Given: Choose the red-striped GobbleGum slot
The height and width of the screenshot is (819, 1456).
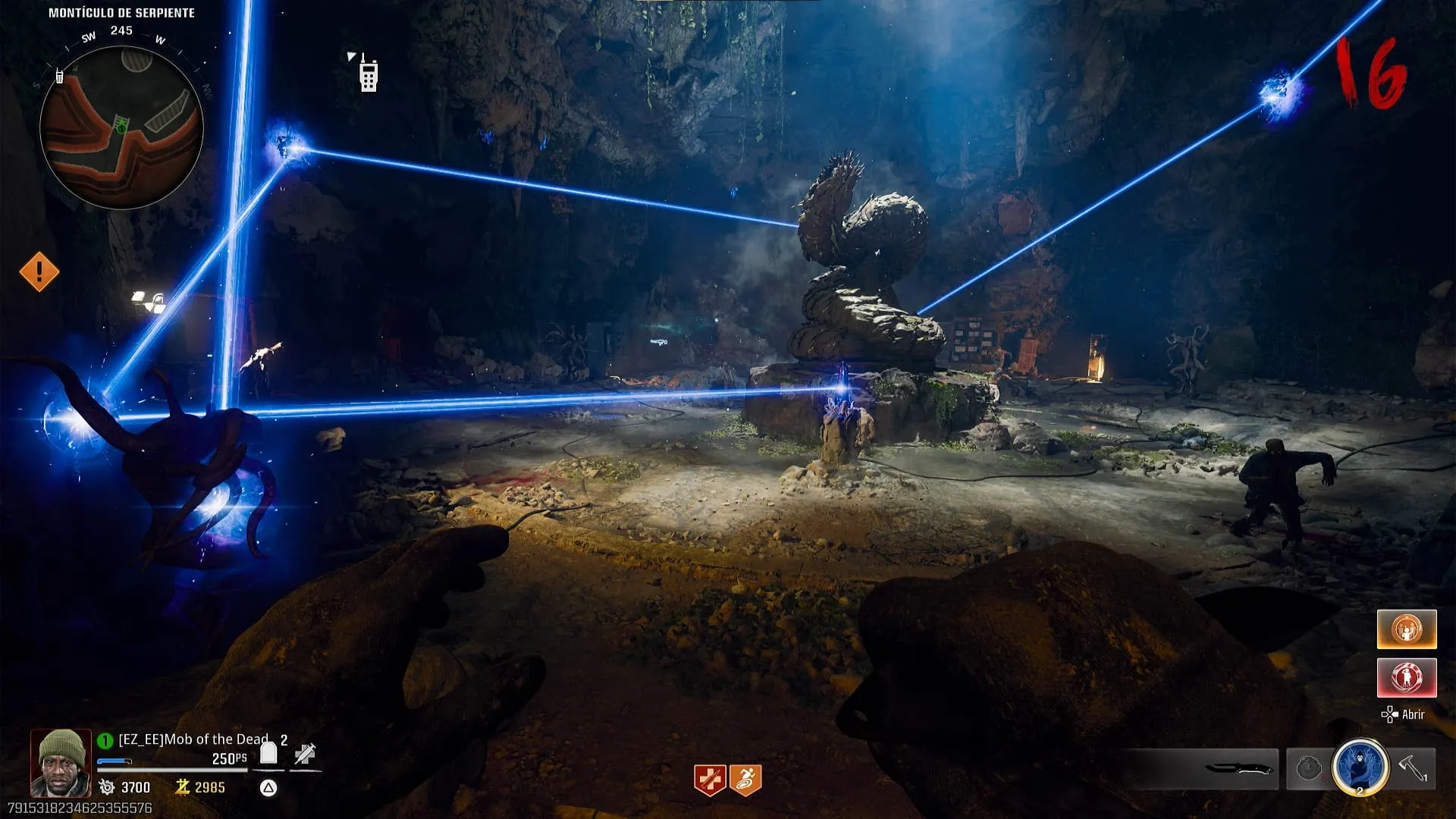Looking at the screenshot, I should point(1407,677).
